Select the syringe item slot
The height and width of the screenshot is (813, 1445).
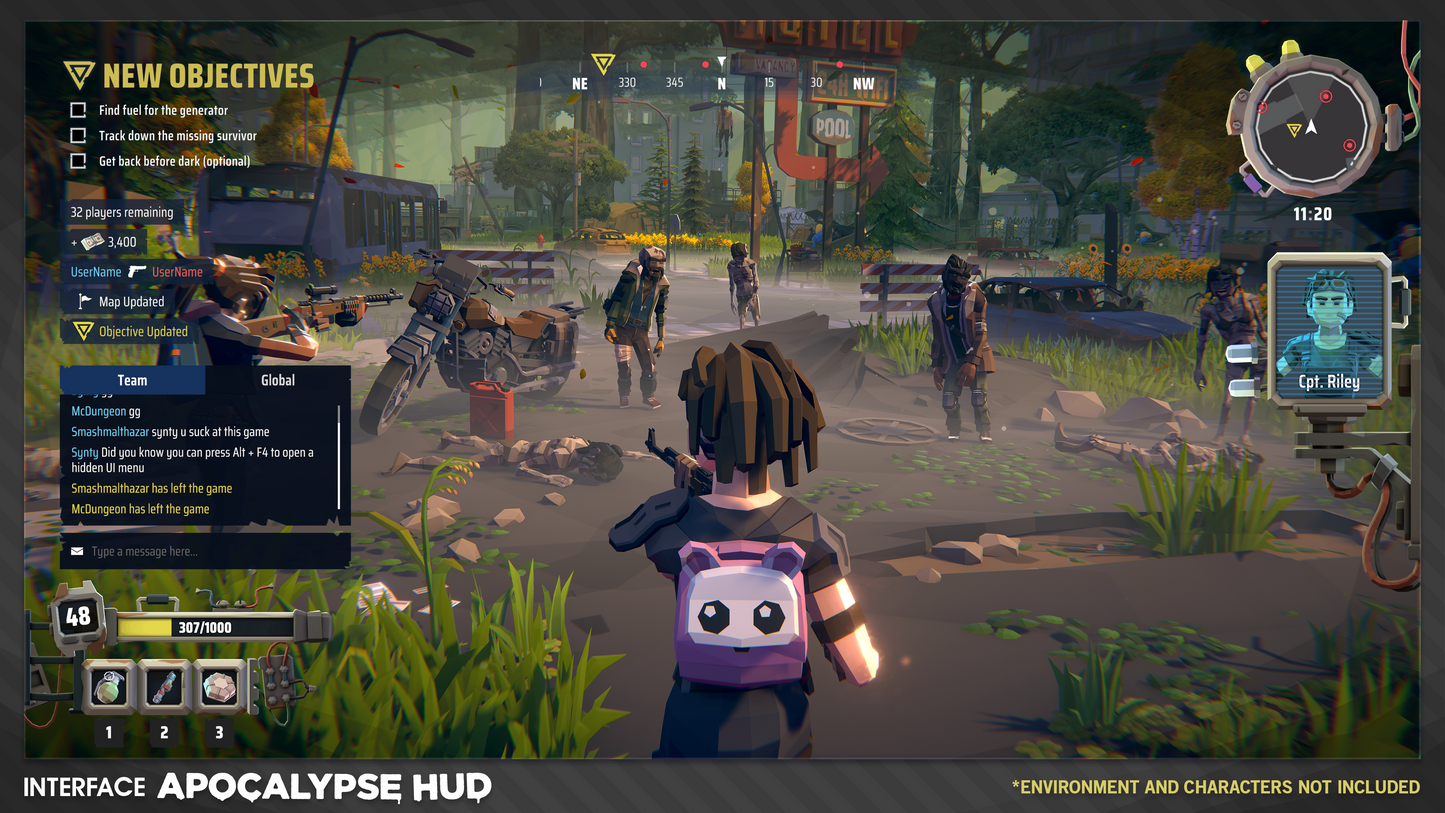(164, 685)
